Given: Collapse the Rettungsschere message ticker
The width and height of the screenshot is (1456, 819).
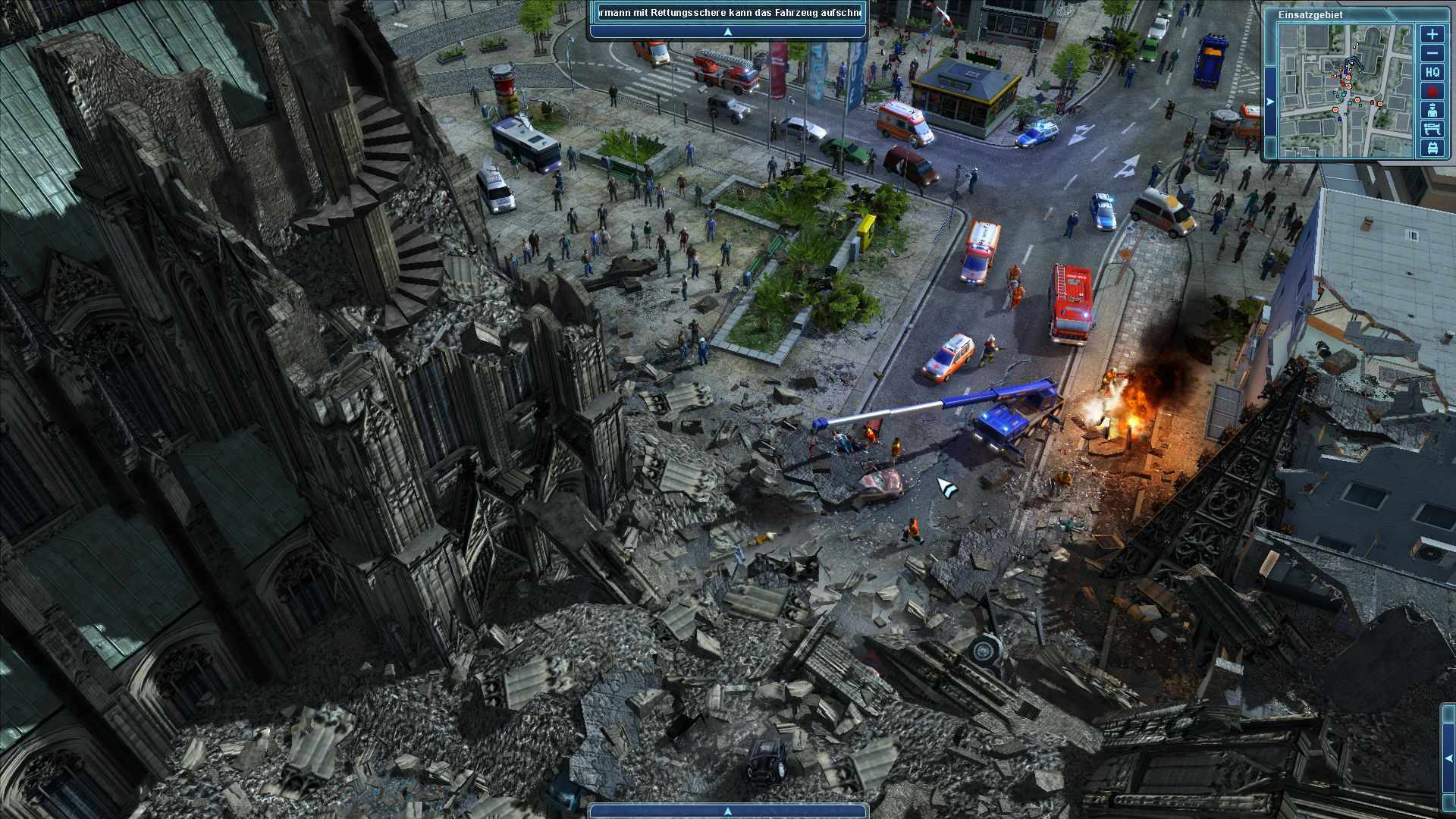Looking at the screenshot, I should point(728,31).
